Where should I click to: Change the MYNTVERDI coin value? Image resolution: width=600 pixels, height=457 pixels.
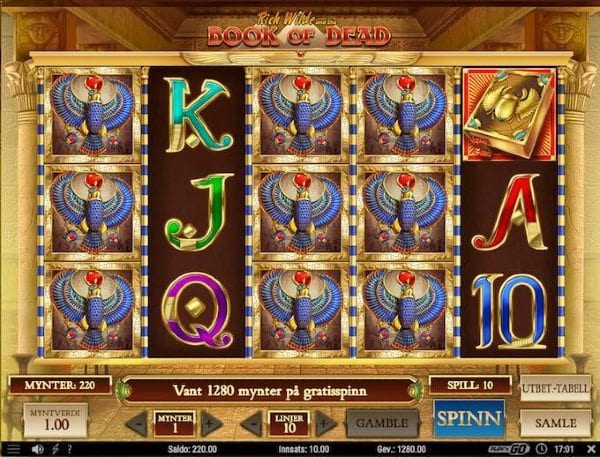pos(51,420)
